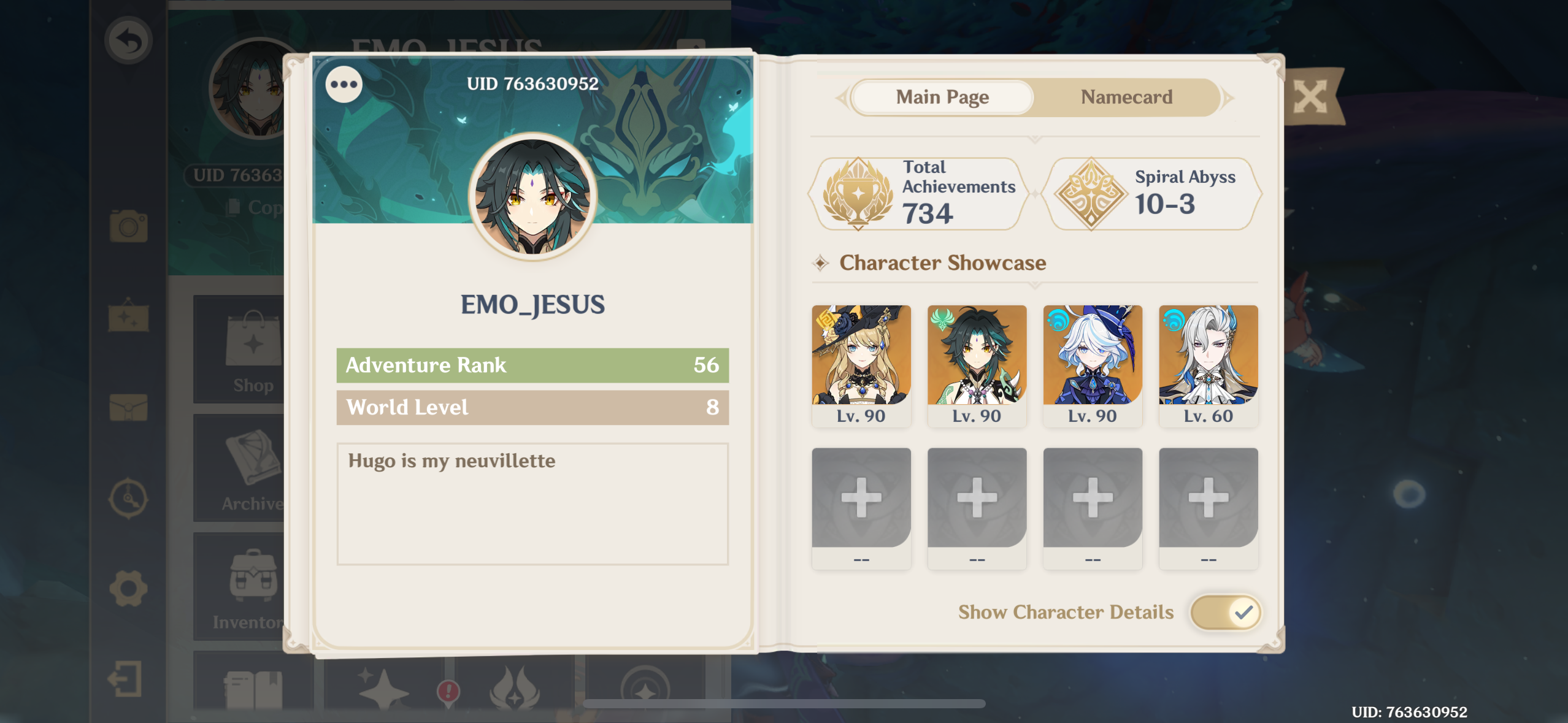1568x723 pixels.
Task: Click the back arrow at top left
Action: pos(129,39)
